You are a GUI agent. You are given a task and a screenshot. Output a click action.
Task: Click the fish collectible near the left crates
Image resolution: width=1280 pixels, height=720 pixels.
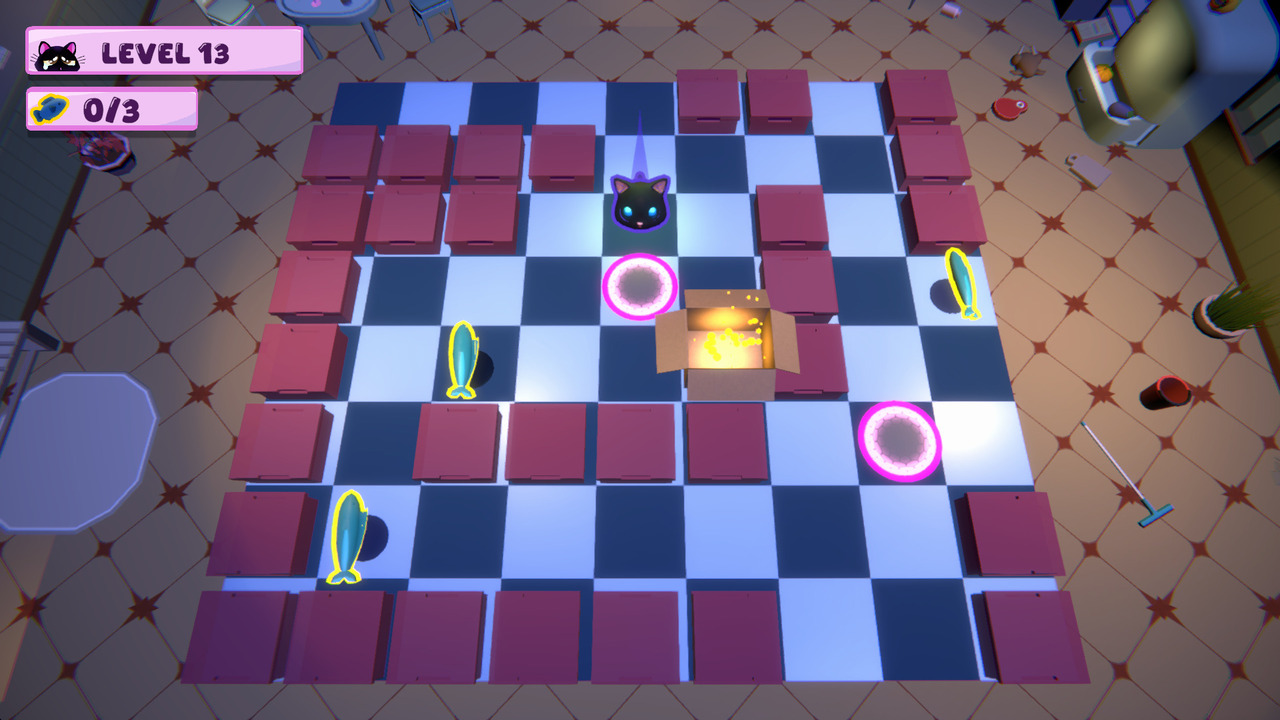tap(464, 360)
